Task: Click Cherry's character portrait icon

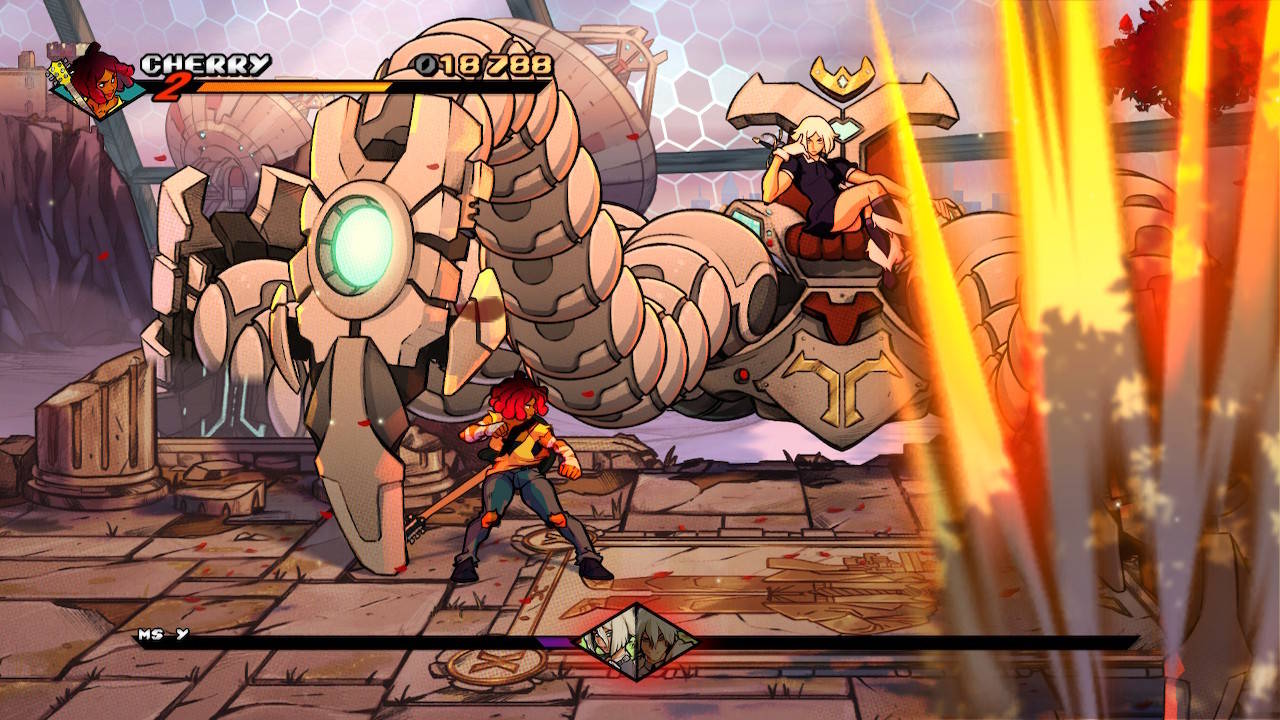Action: [x=97, y=80]
